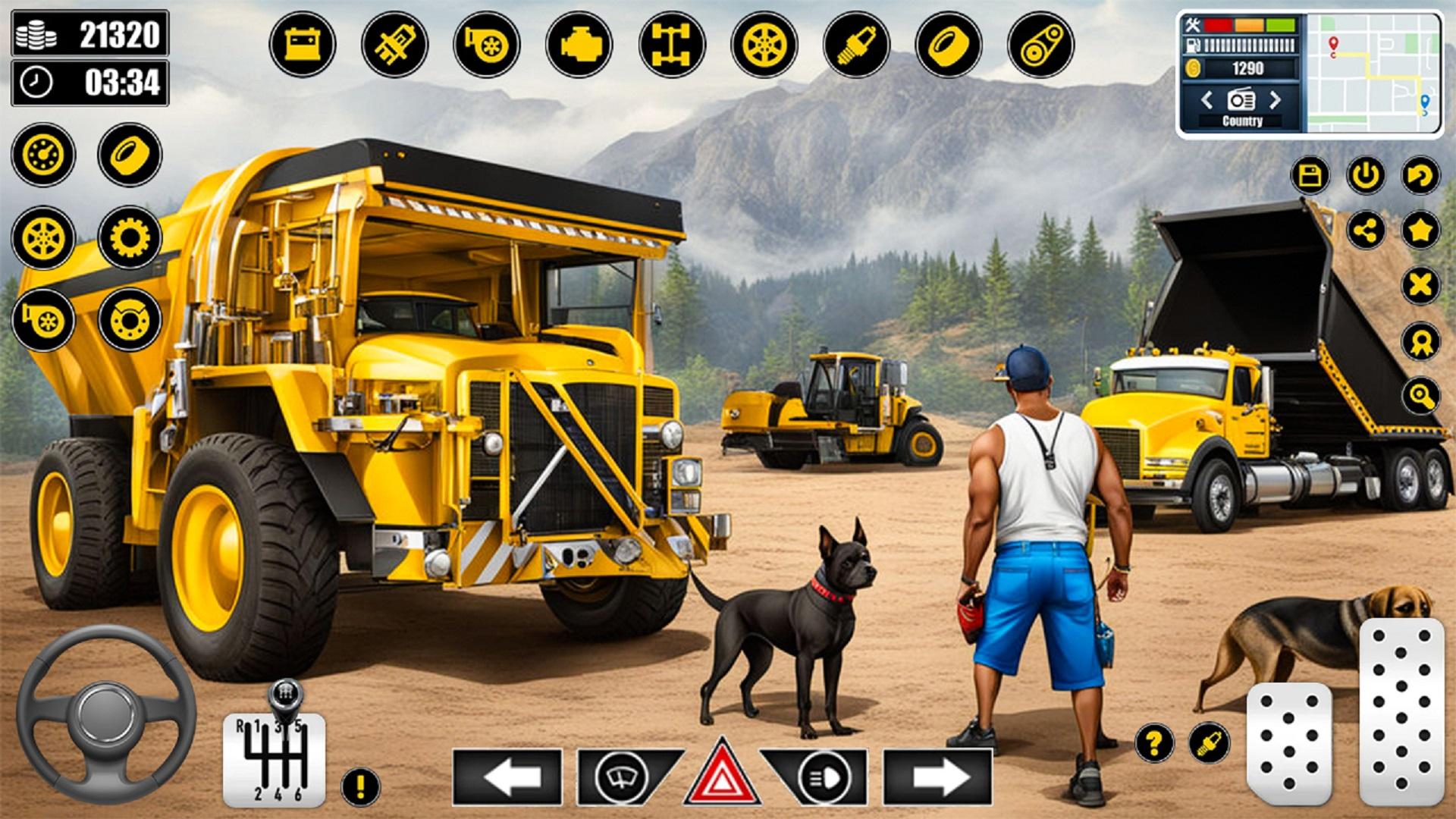Share using the share icon

click(1365, 231)
